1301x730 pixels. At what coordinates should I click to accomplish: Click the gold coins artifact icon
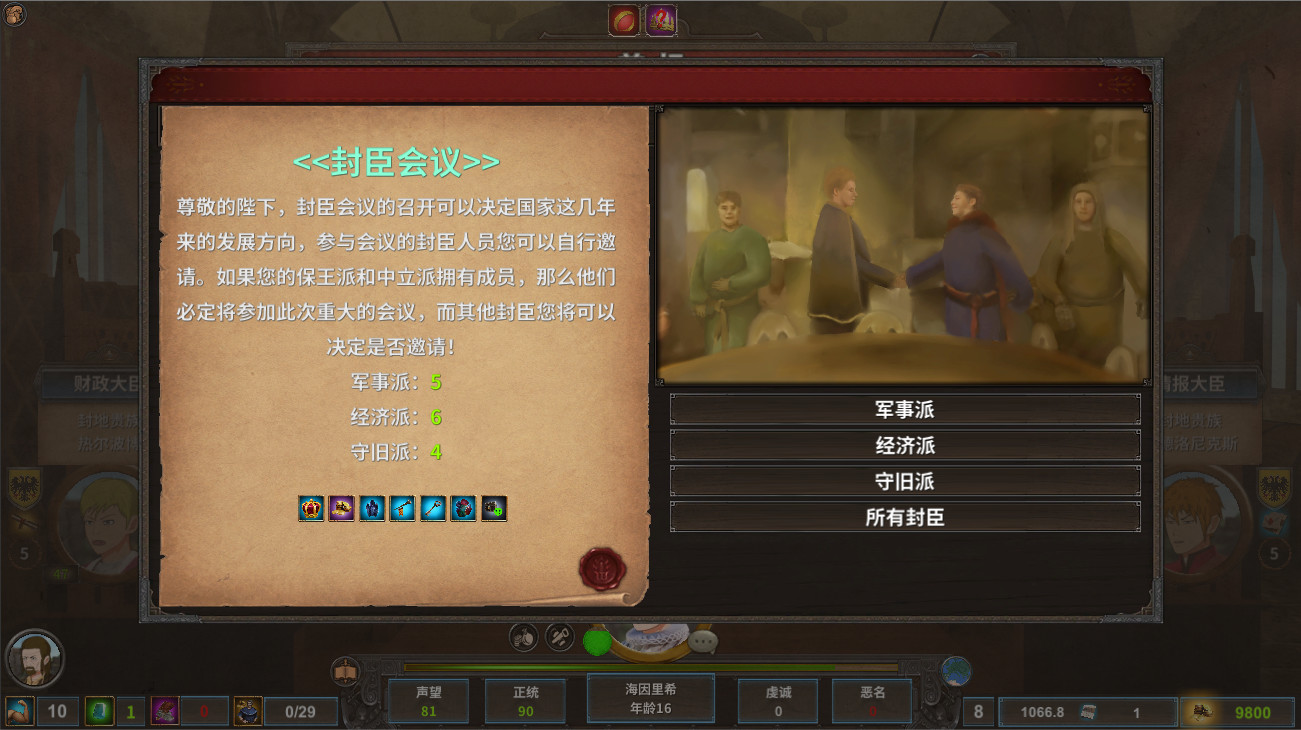point(340,507)
